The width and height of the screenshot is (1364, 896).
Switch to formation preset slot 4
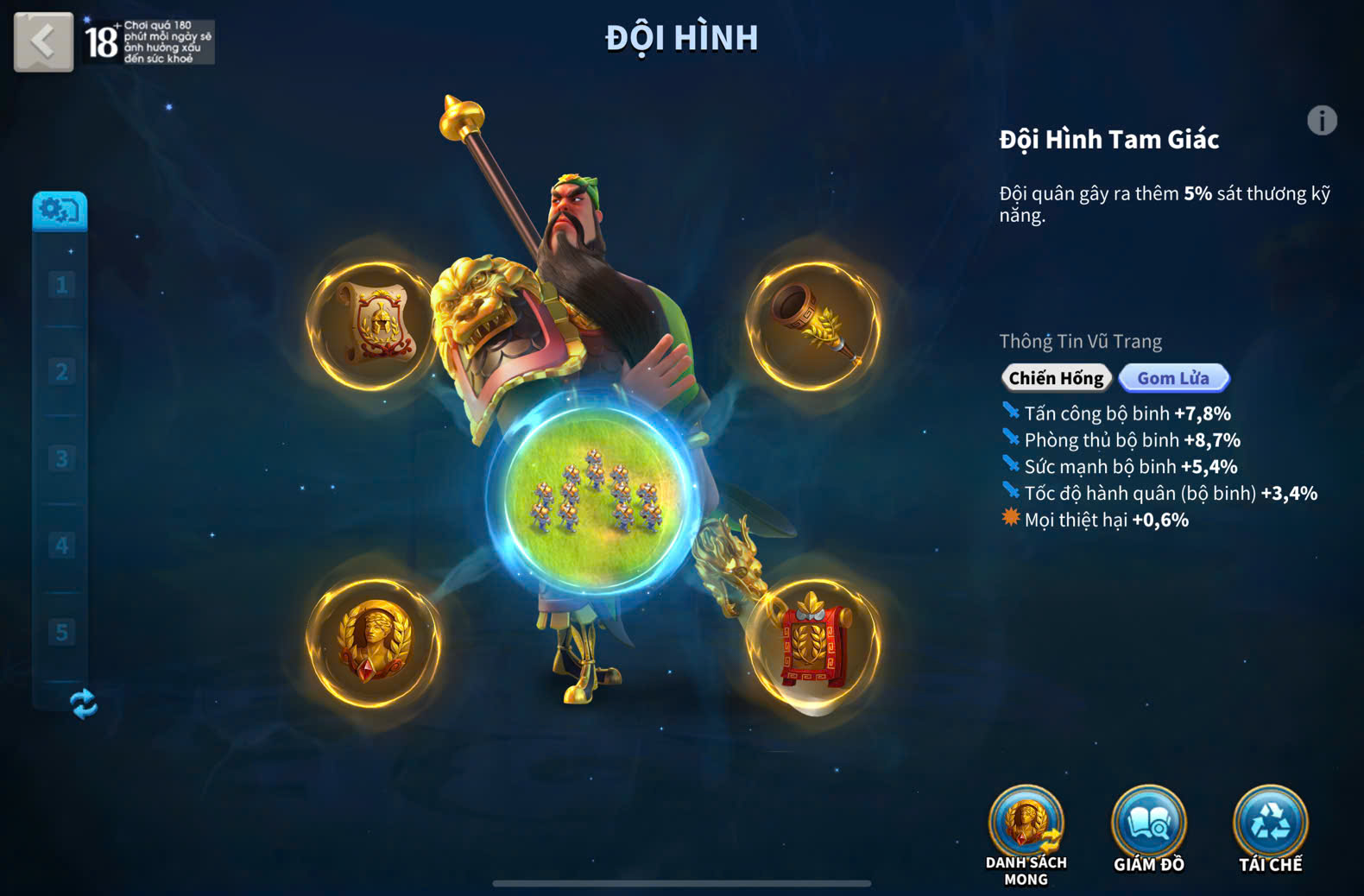click(61, 546)
